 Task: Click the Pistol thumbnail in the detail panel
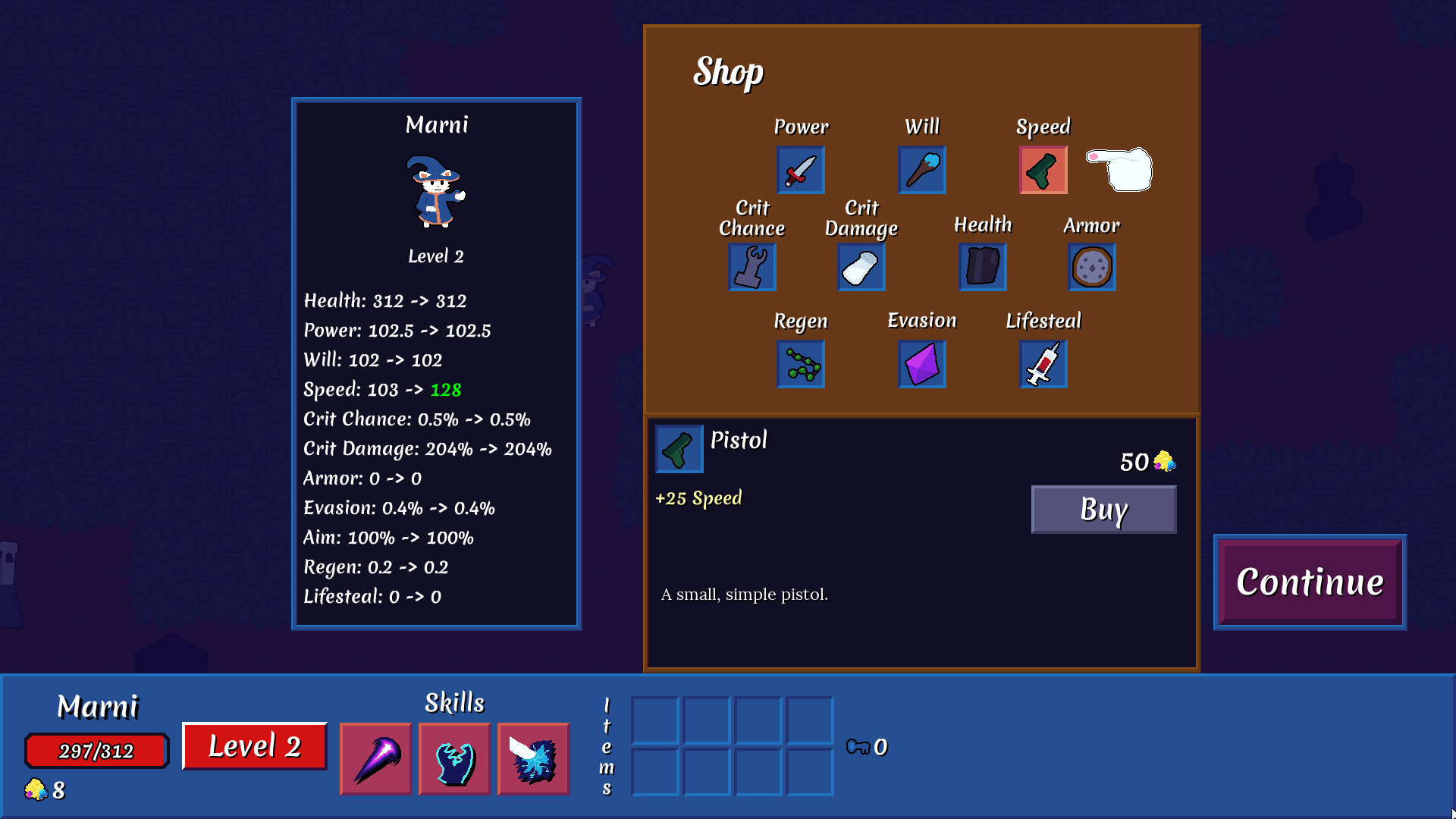coord(679,448)
